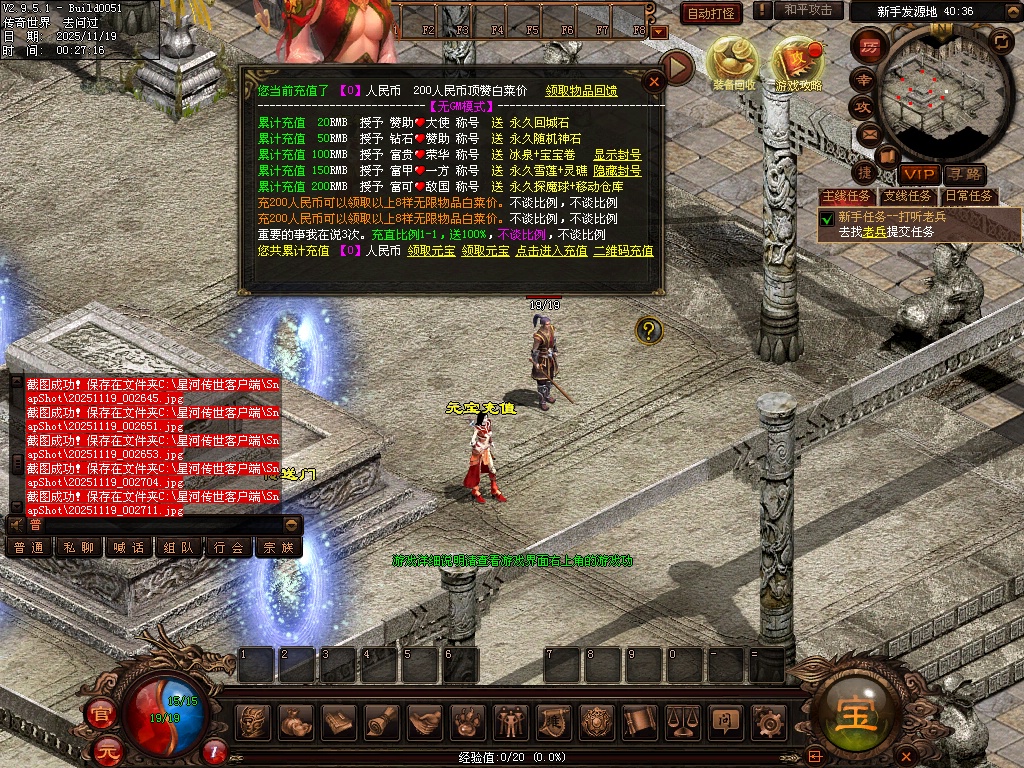1024x768 pixels.
Task: Select 点击进入充值 in the dialog
Action: click(x=551, y=251)
